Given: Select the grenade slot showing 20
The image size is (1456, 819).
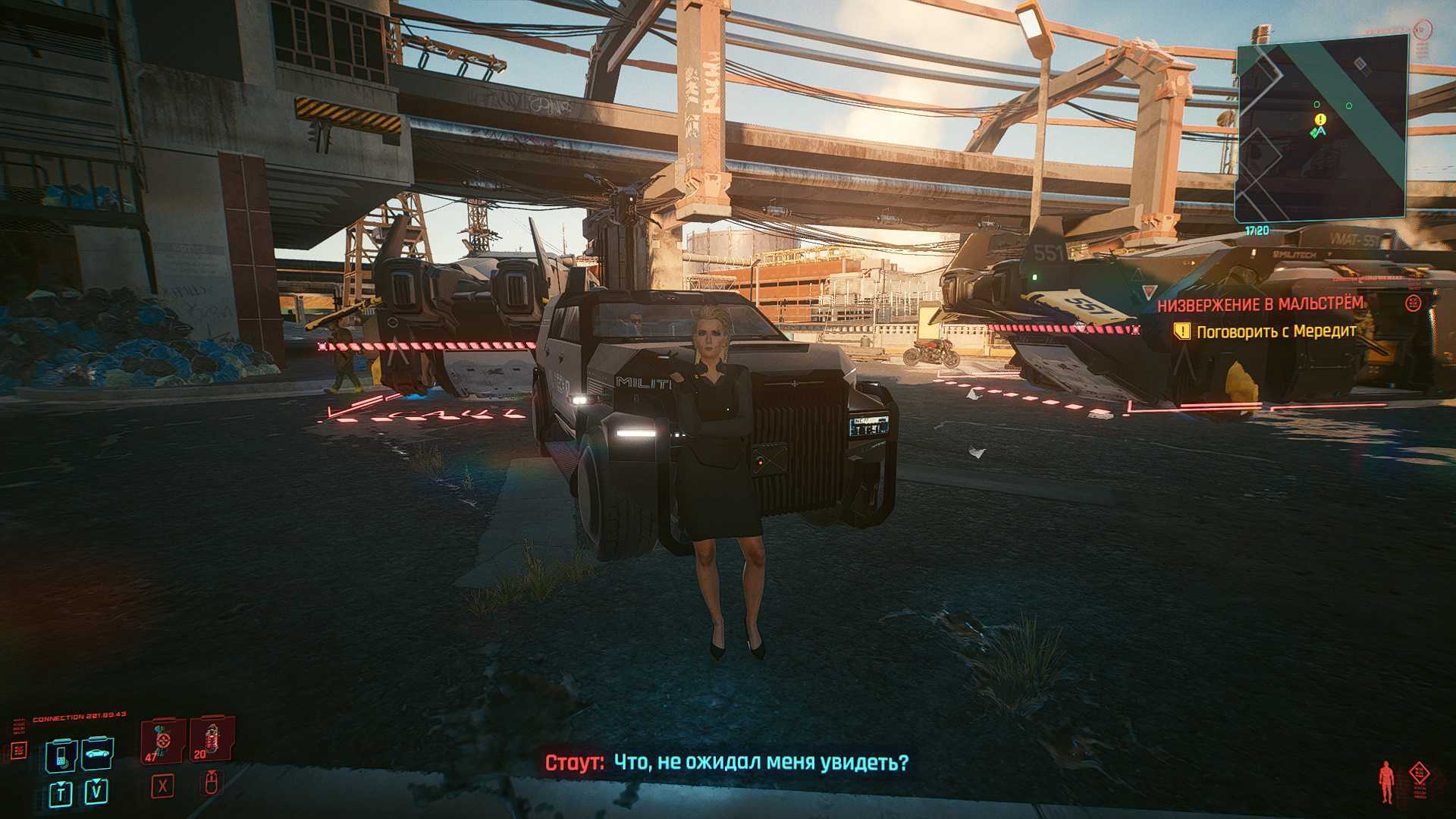Looking at the screenshot, I should click(210, 739).
